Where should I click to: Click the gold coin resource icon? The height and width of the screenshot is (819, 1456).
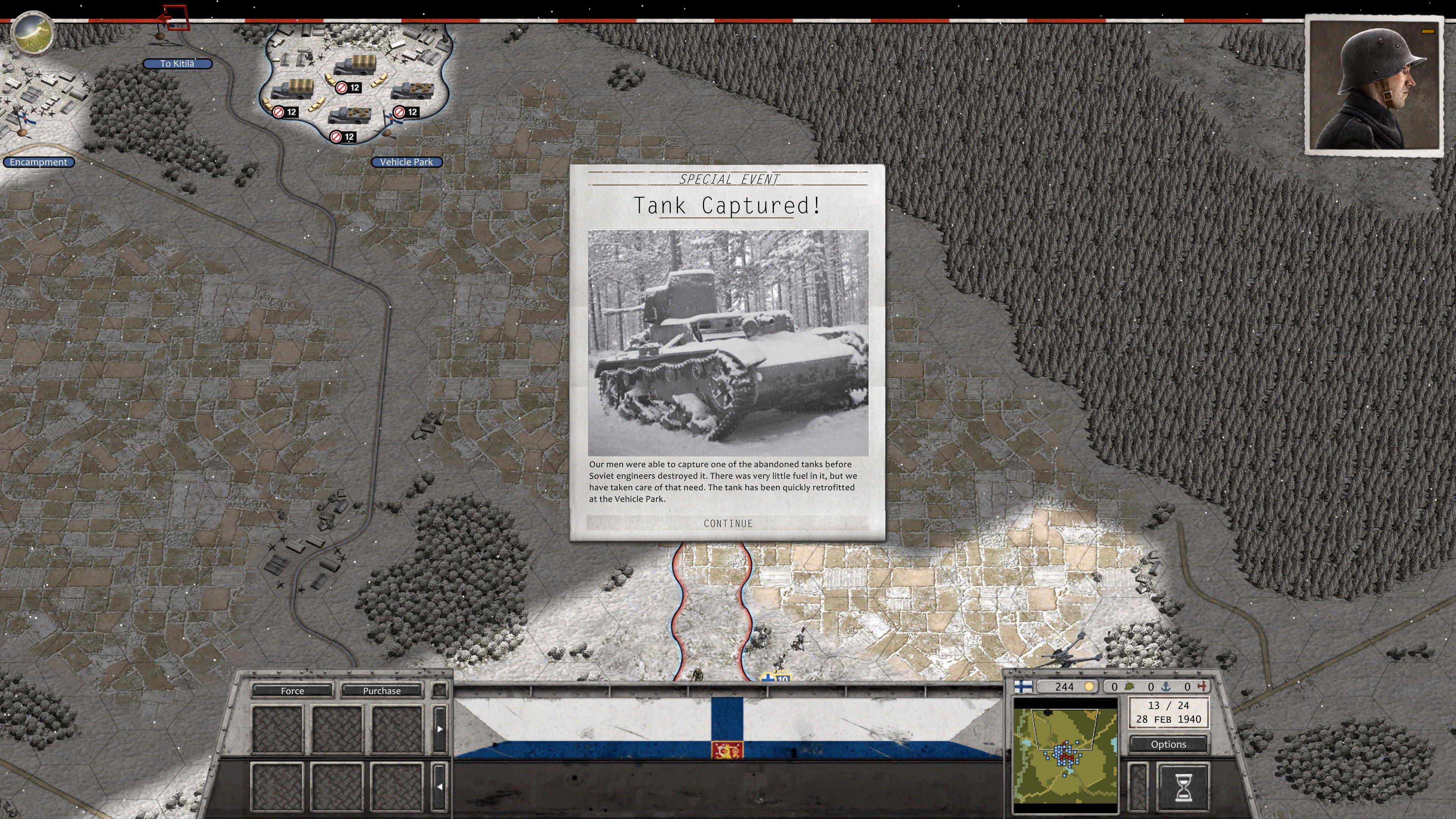point(1089,687)
